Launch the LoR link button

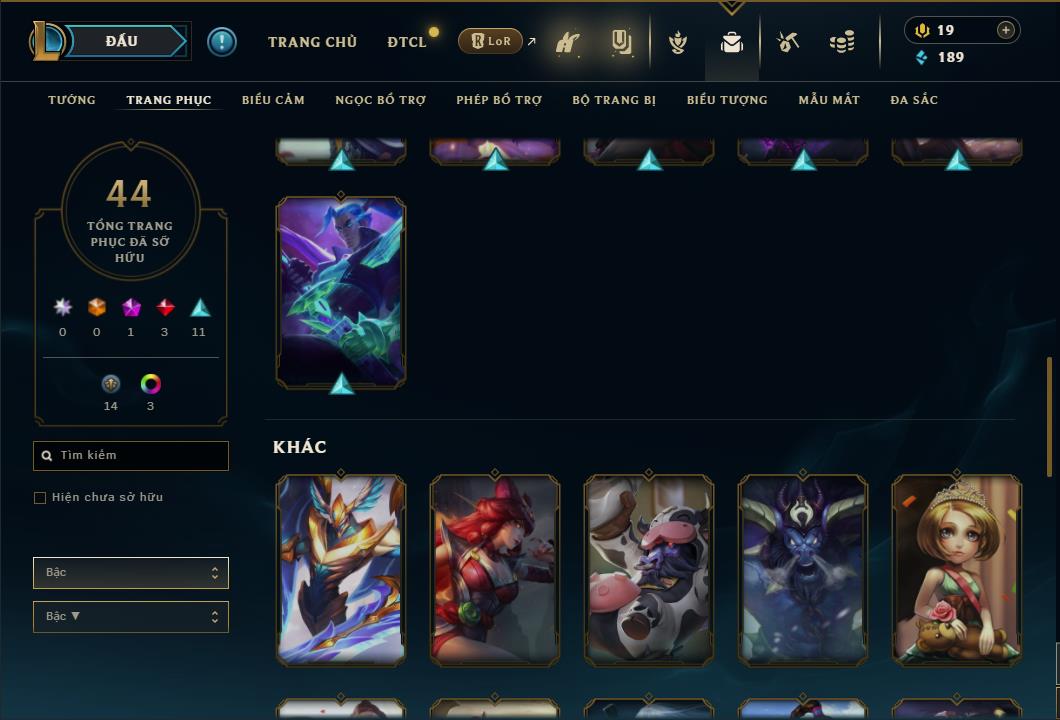click(x=490, y=41)
